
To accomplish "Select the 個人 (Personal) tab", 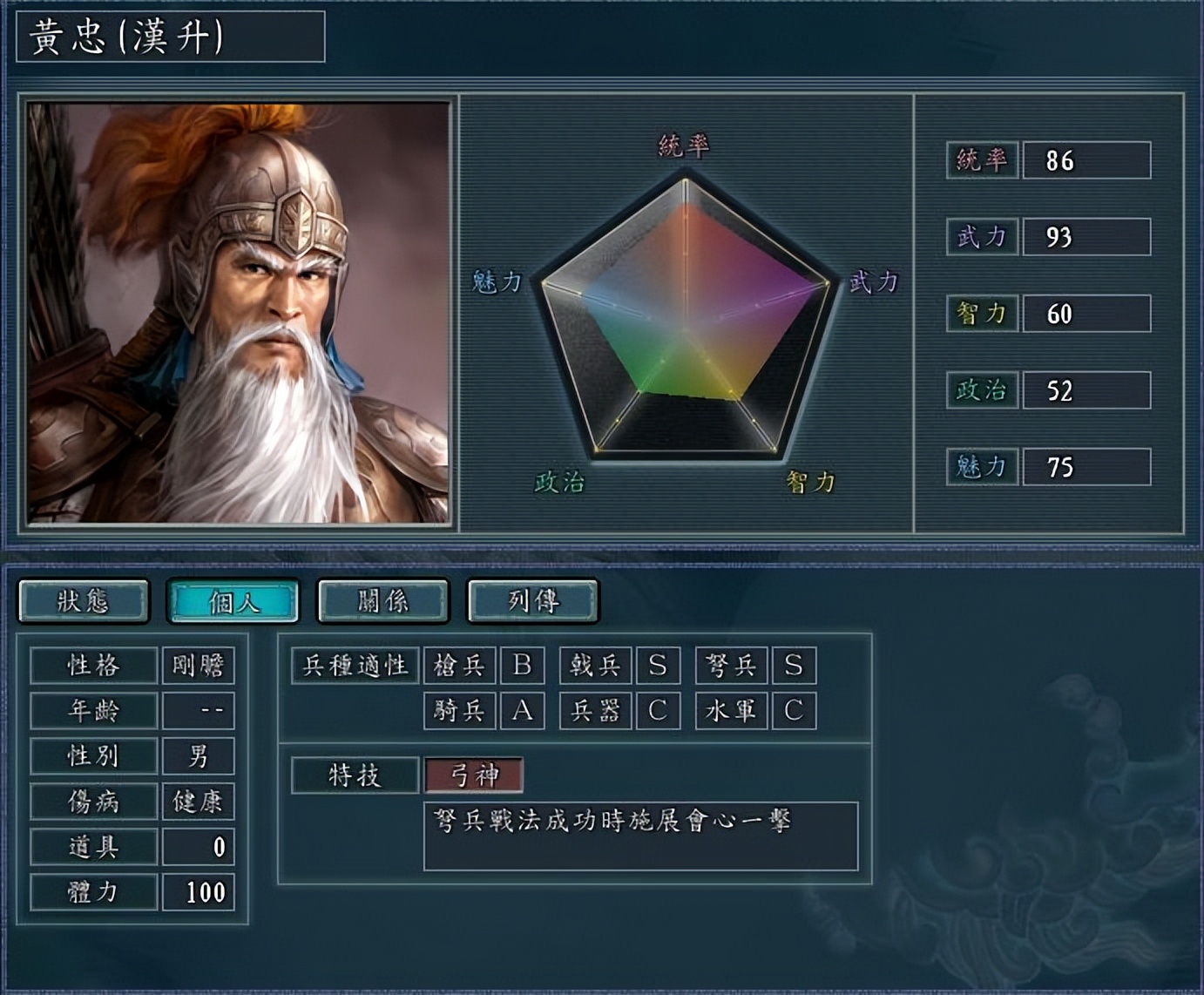I will [x=236, y=601].
